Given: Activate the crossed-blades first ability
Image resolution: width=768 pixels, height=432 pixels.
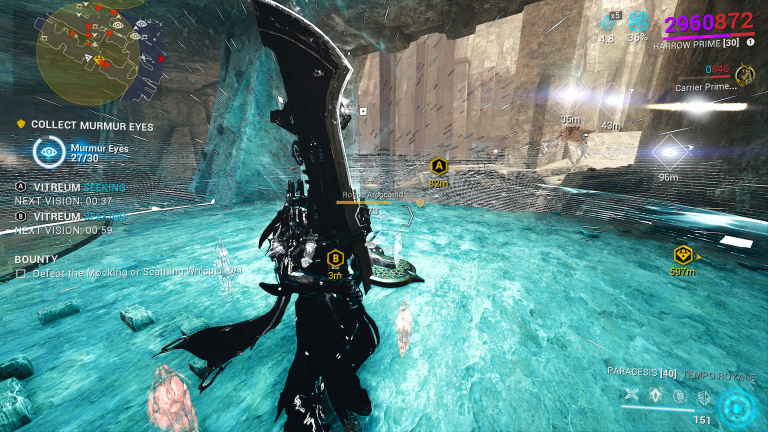Looking at the screenshot, I should point(631,395).
